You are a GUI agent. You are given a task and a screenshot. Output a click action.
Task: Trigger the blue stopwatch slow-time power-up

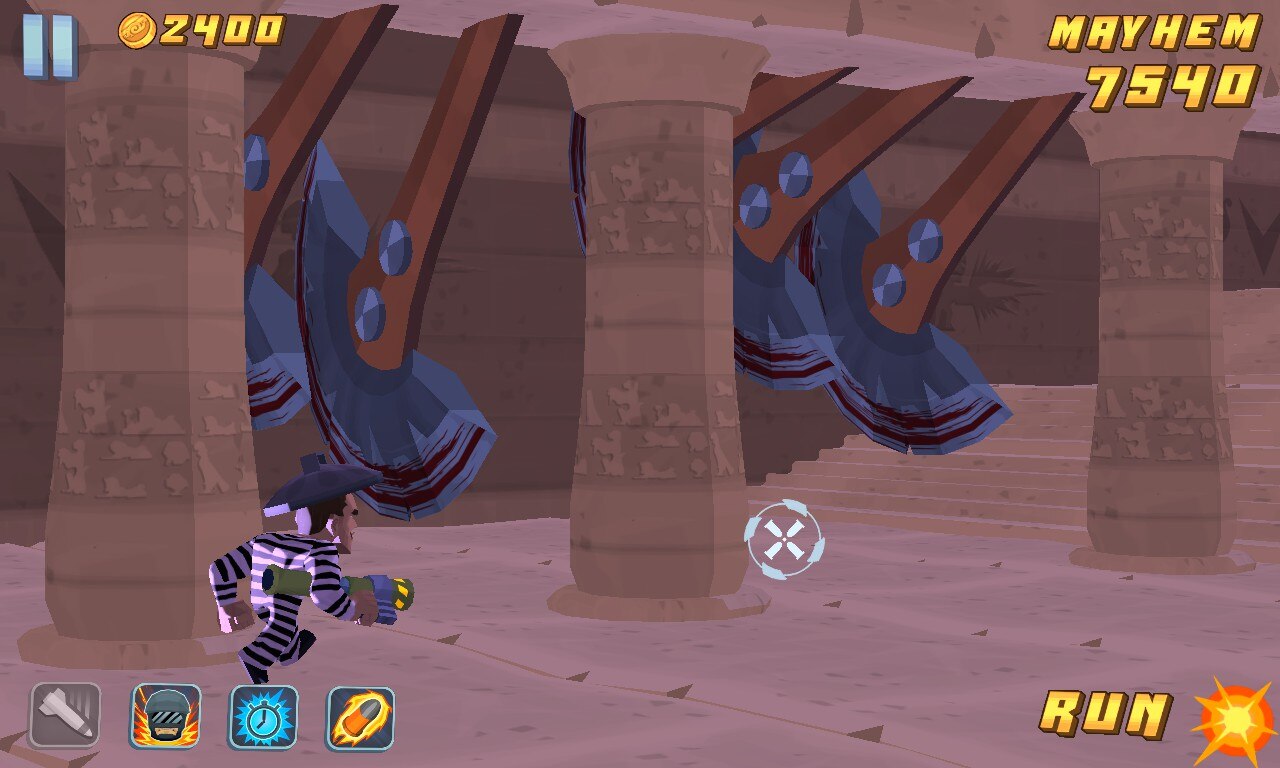coord(263,716)
